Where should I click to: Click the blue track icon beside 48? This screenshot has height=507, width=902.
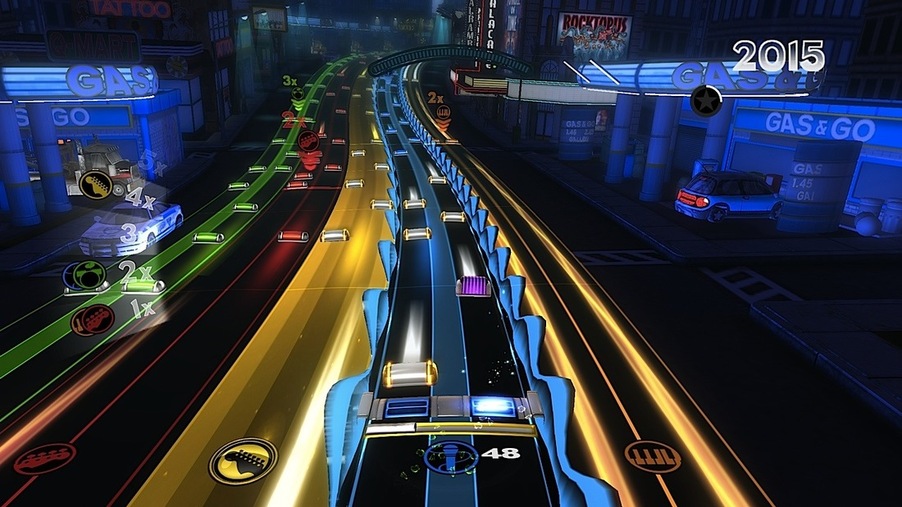tap(444, 456)
